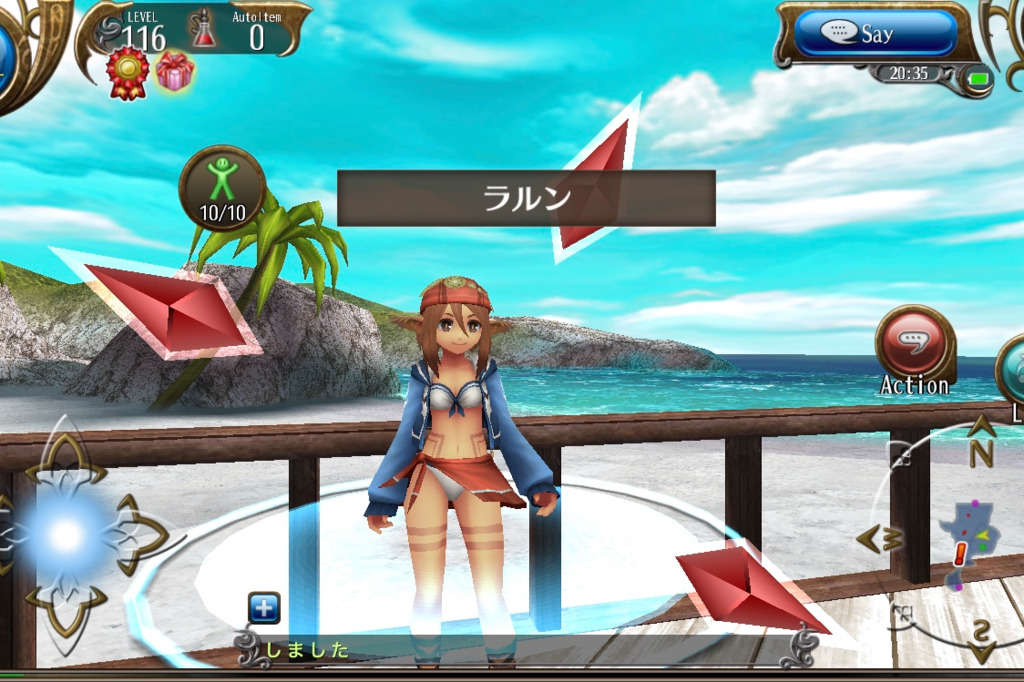Open the pink gift box icon
The width and height of the screenshot is (1024, 682).
(175, 71)
